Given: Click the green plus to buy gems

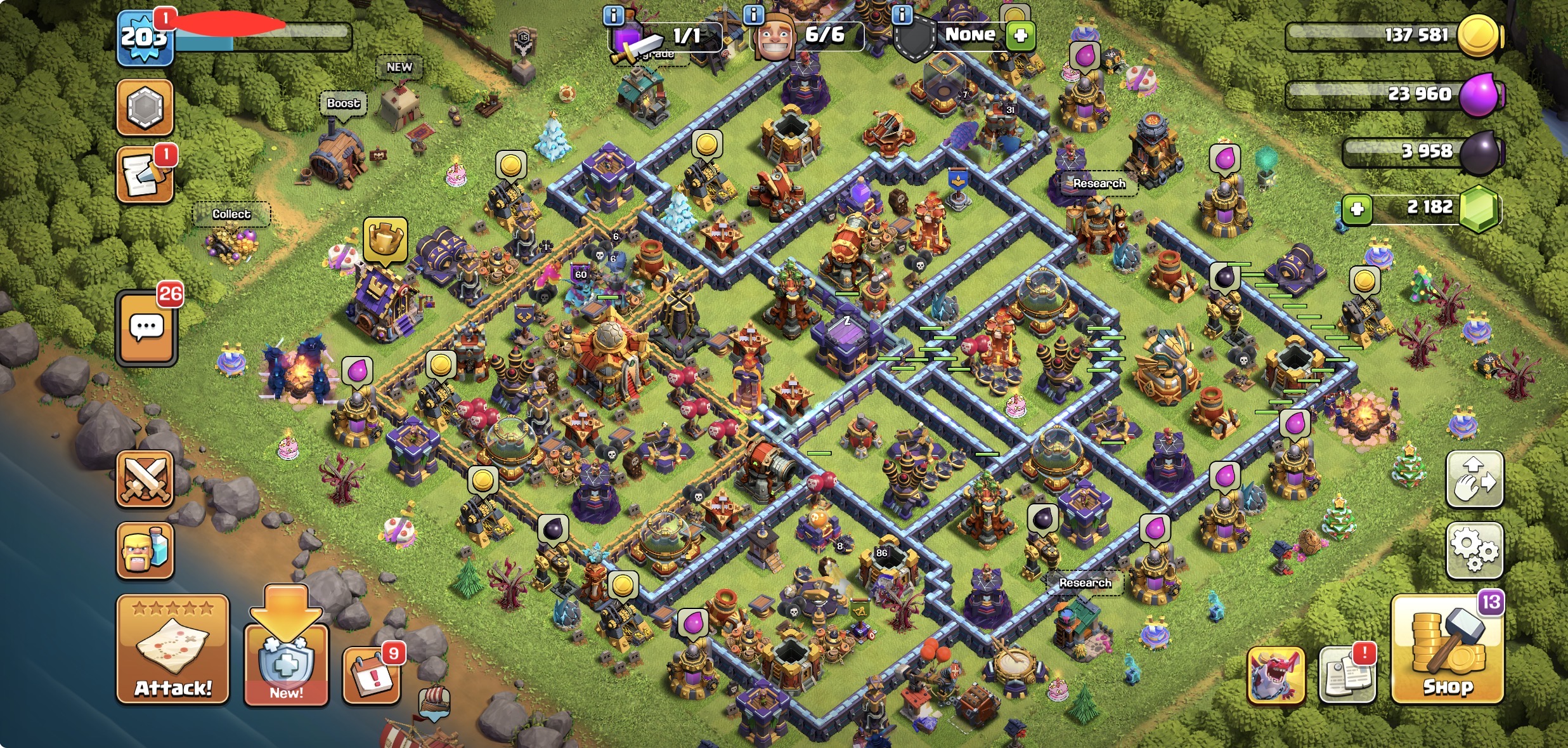Looking at the screenshot, I should pos(1357,209).
